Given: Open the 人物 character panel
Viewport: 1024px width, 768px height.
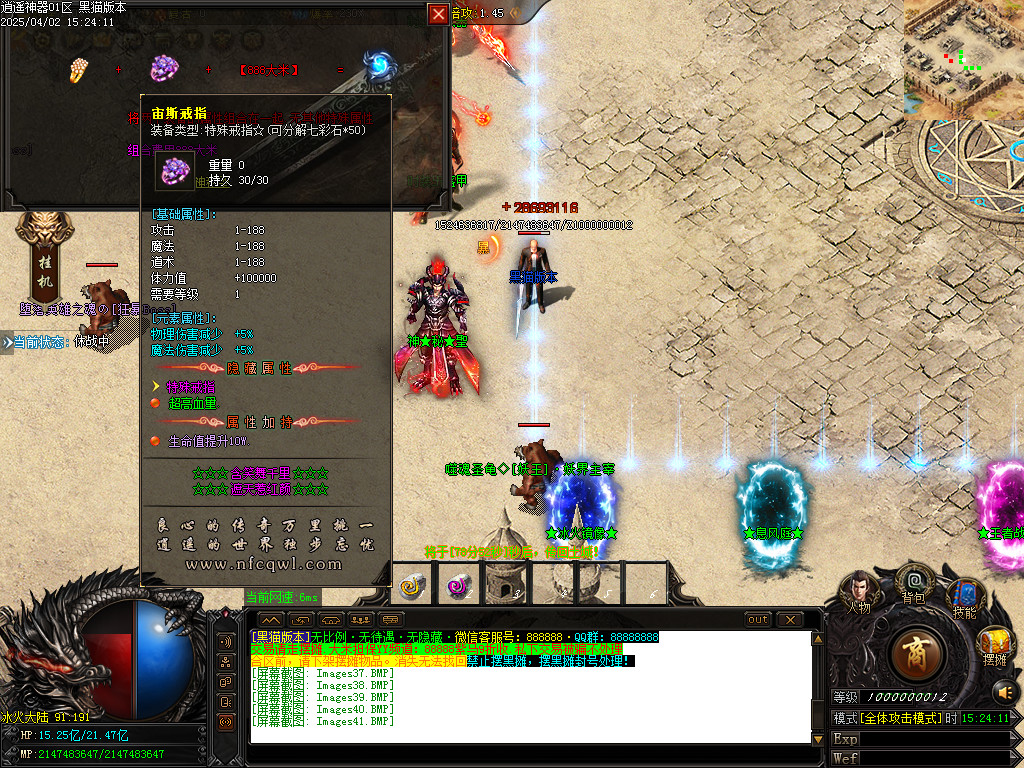Looking at the screenshot, I should point(859,591).
